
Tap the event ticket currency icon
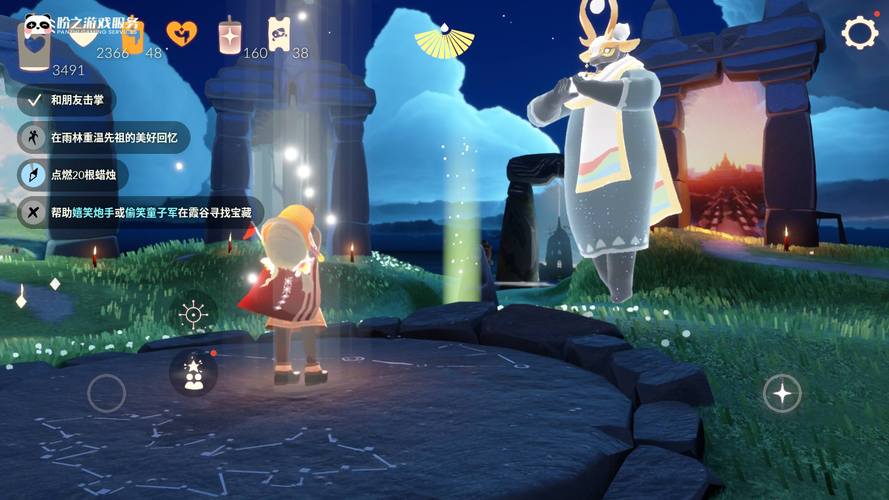point(279,34)
